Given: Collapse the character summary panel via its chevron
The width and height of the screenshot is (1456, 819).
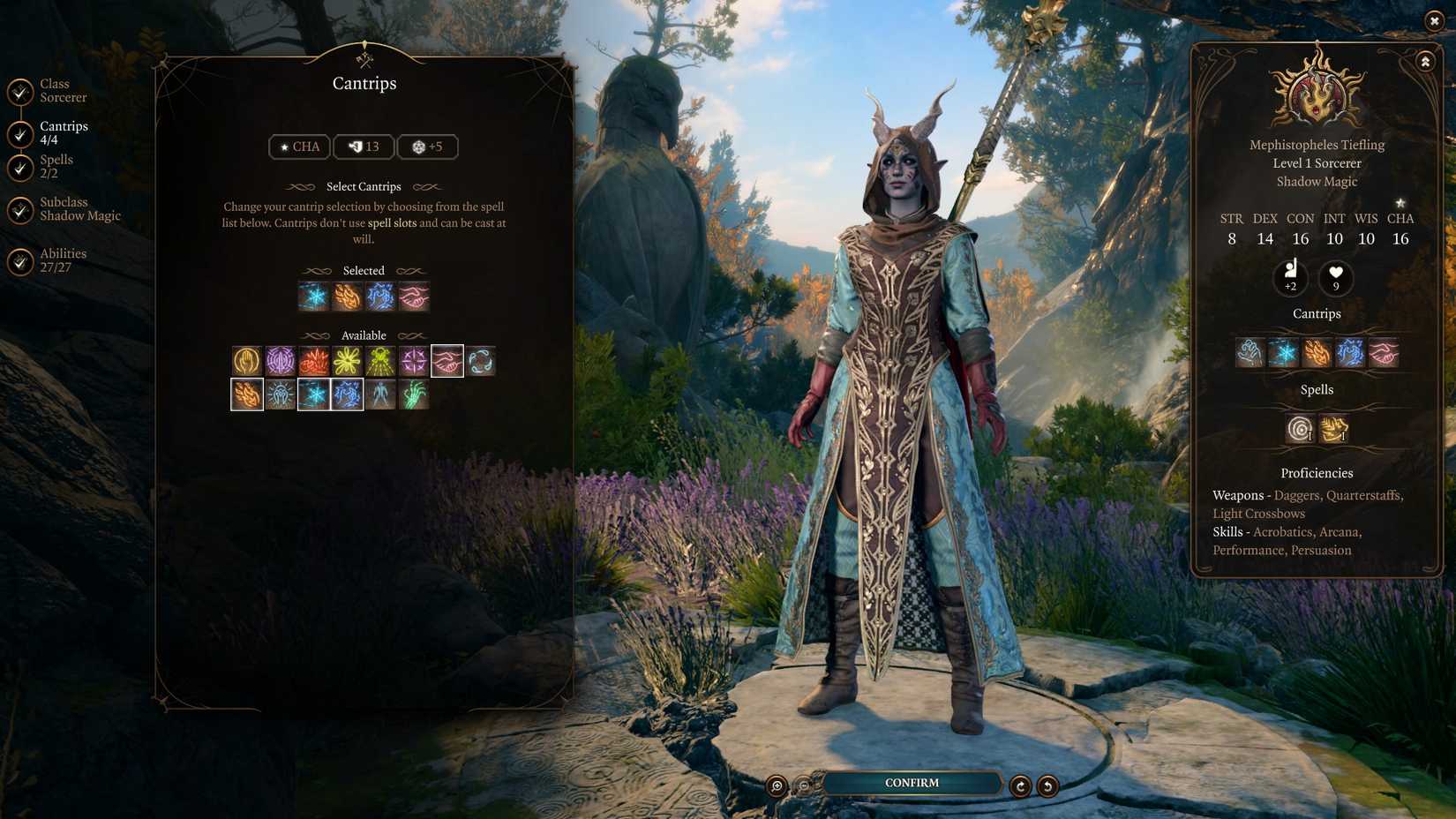Looking at the screenshot, I should 1426,62.
